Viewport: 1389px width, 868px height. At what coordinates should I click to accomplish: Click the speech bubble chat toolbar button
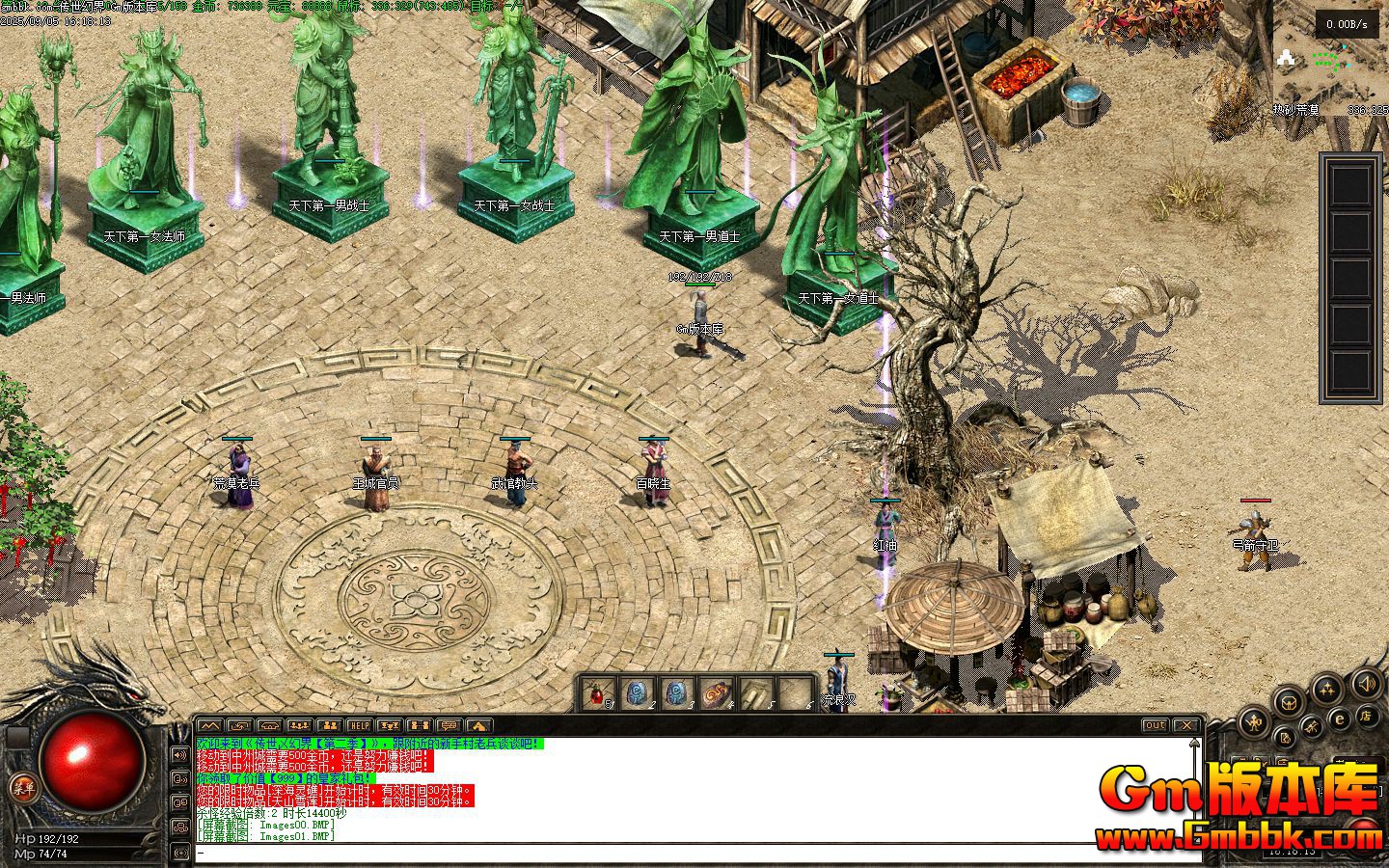click(x=449, y=725)
